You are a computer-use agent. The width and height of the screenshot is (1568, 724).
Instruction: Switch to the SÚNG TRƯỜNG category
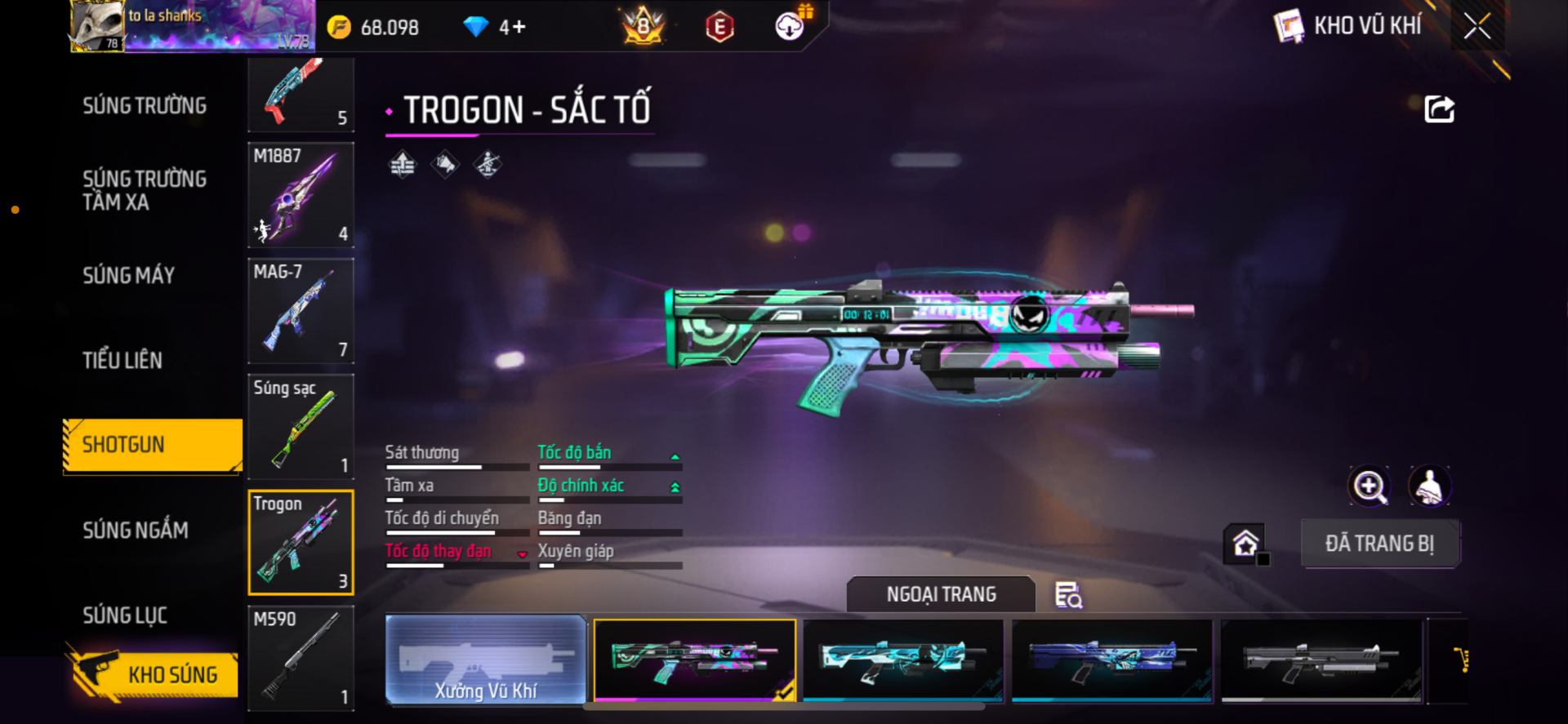point(145,105)
